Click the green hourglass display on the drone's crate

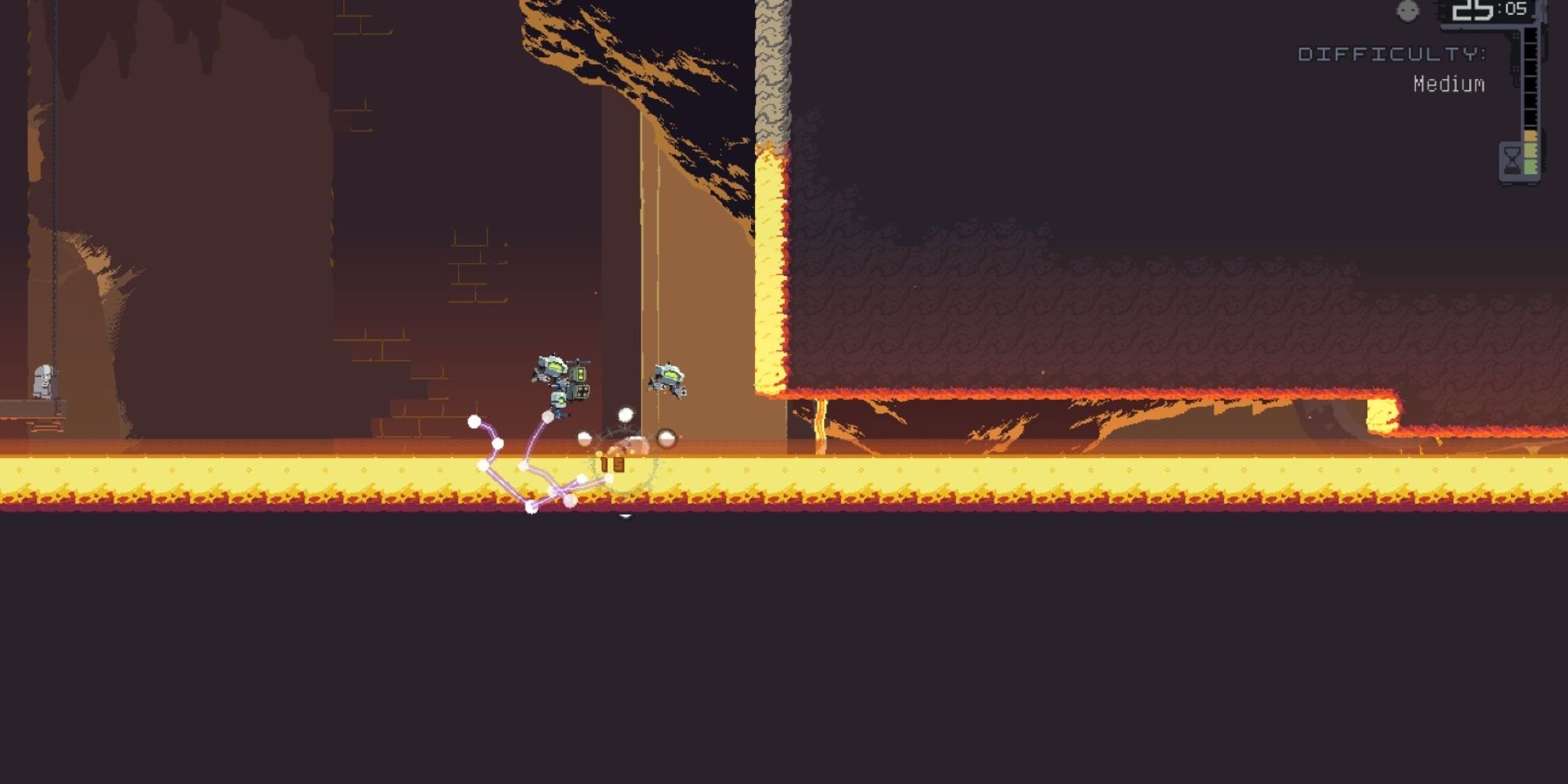580,375
